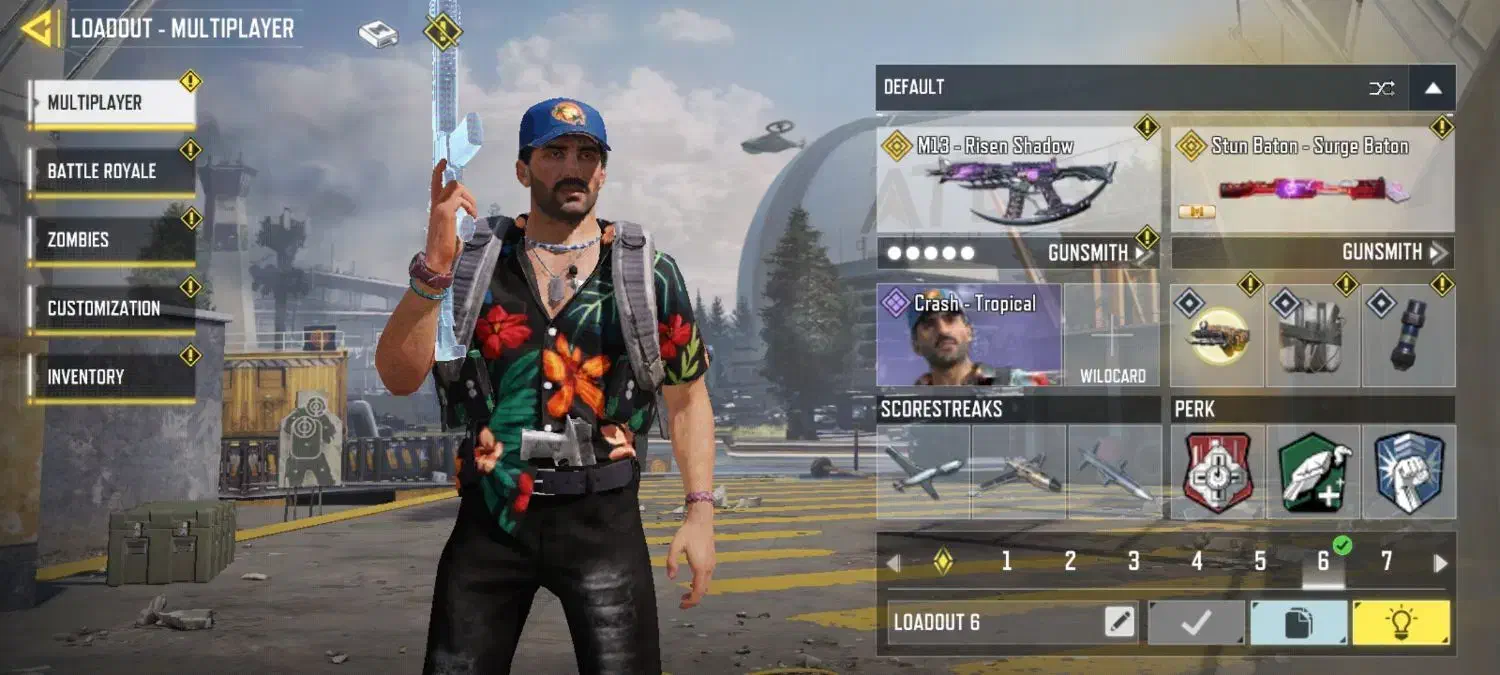This screenshot has height=675, width=1500.
Task: Collapse the Default loadout panel arrow
Action: click(1432, 88)
